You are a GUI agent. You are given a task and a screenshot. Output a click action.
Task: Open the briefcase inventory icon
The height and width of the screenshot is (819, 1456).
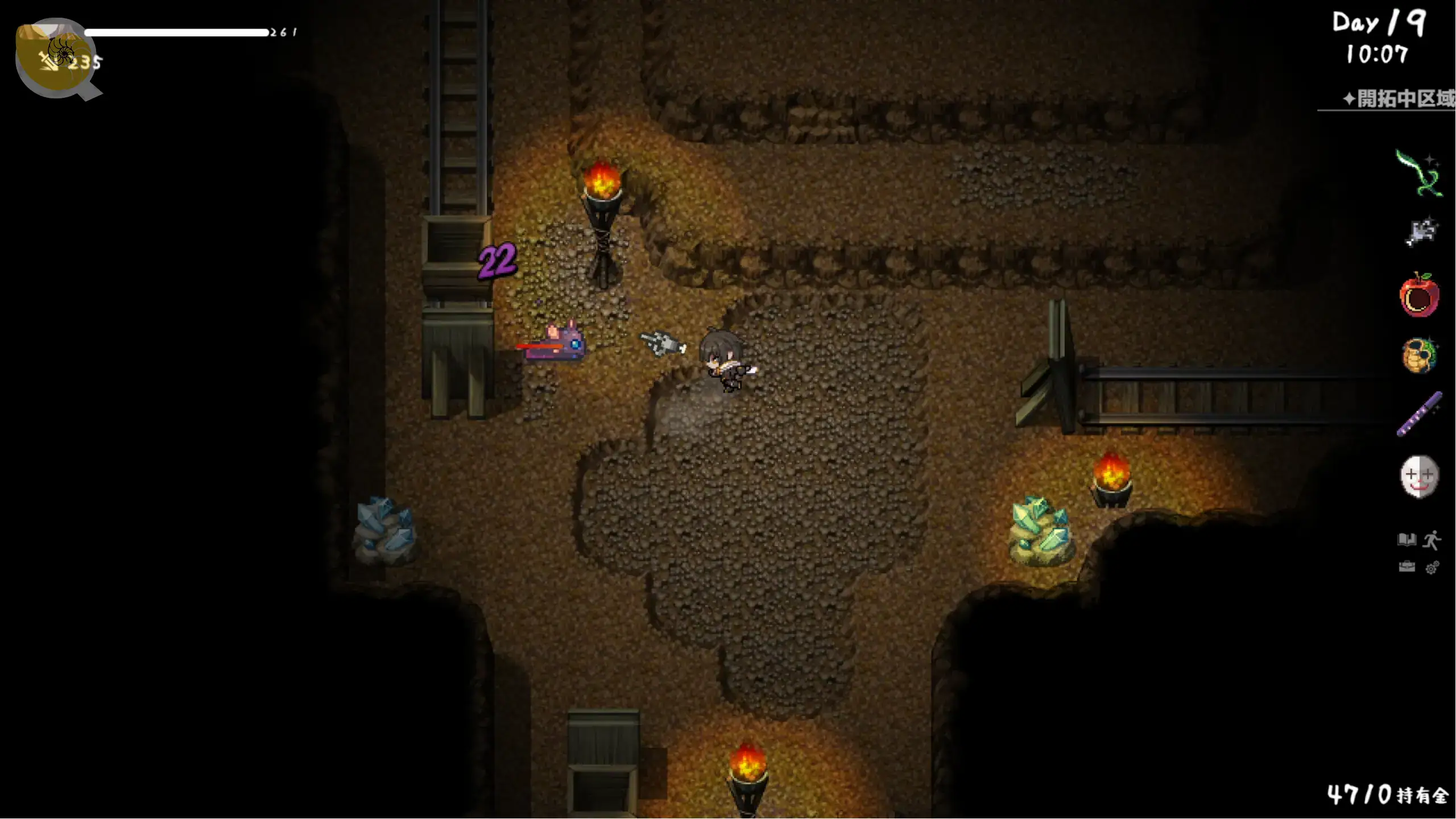1407,567
